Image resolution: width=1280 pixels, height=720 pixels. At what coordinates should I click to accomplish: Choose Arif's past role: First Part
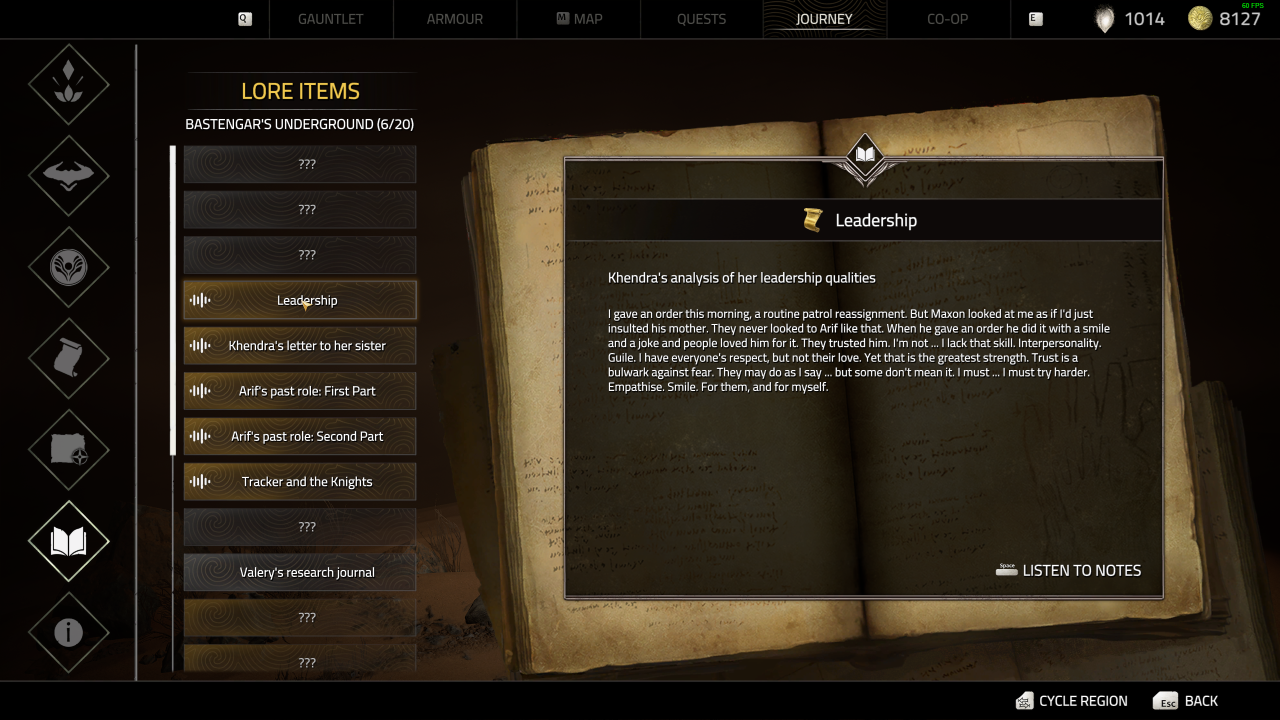click(300, 391)
